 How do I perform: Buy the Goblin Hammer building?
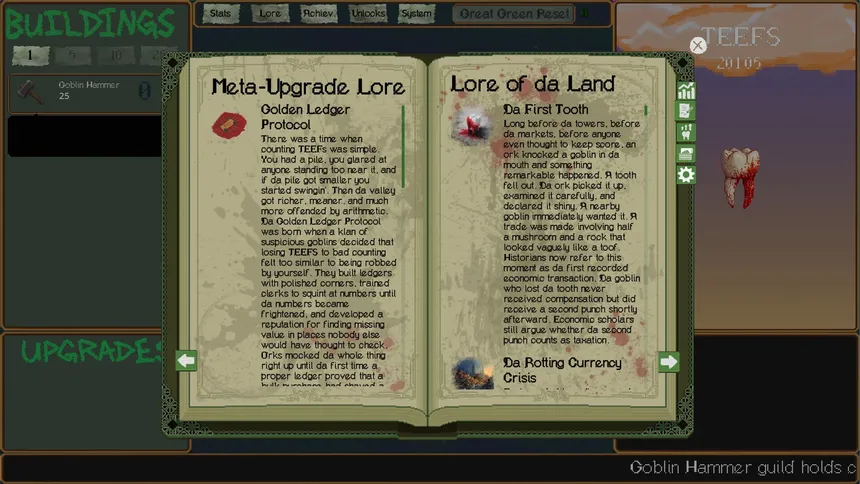click(x=86, y=92)
